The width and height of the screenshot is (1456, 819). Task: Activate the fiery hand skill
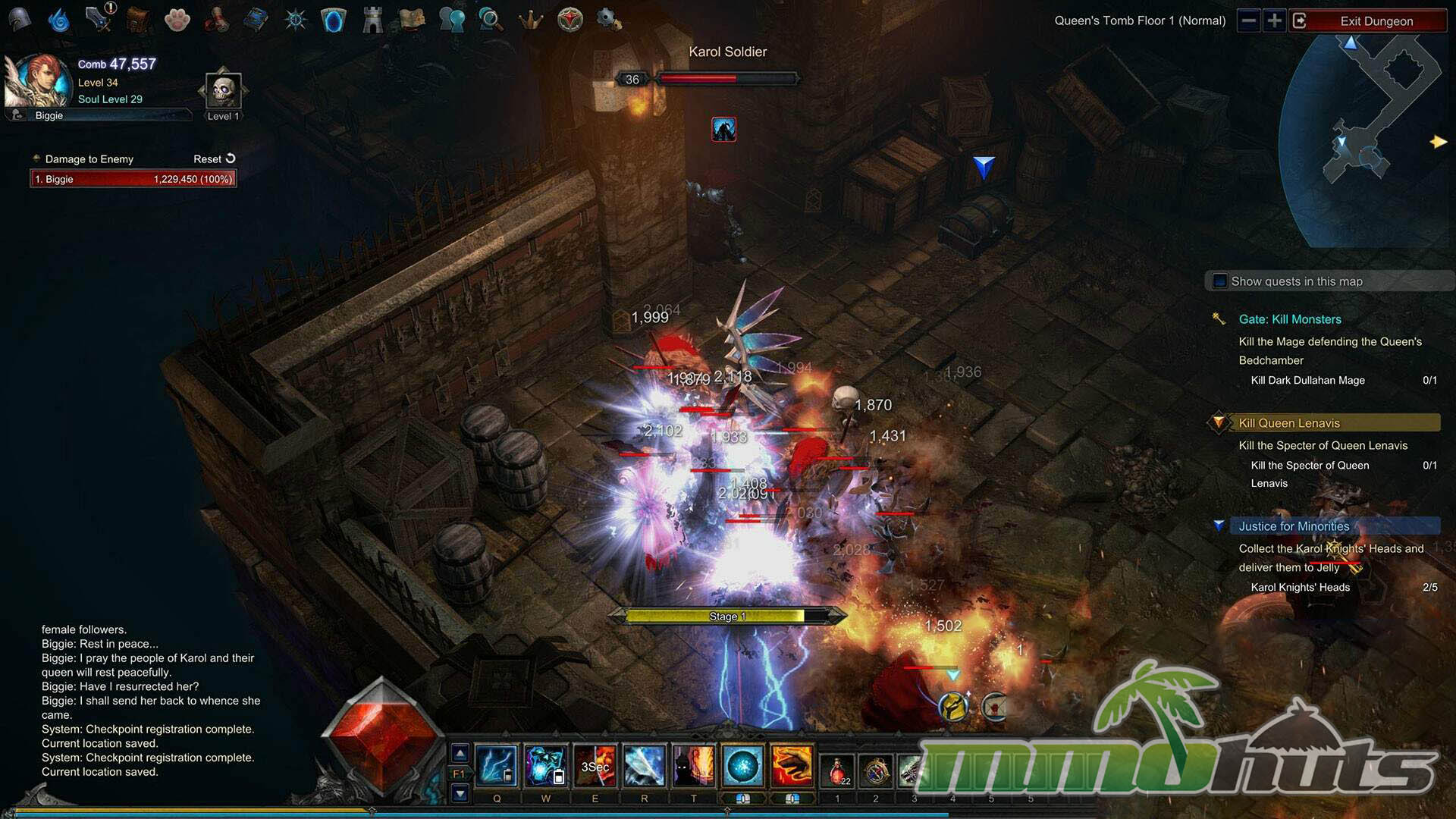(x=792, y=766)
